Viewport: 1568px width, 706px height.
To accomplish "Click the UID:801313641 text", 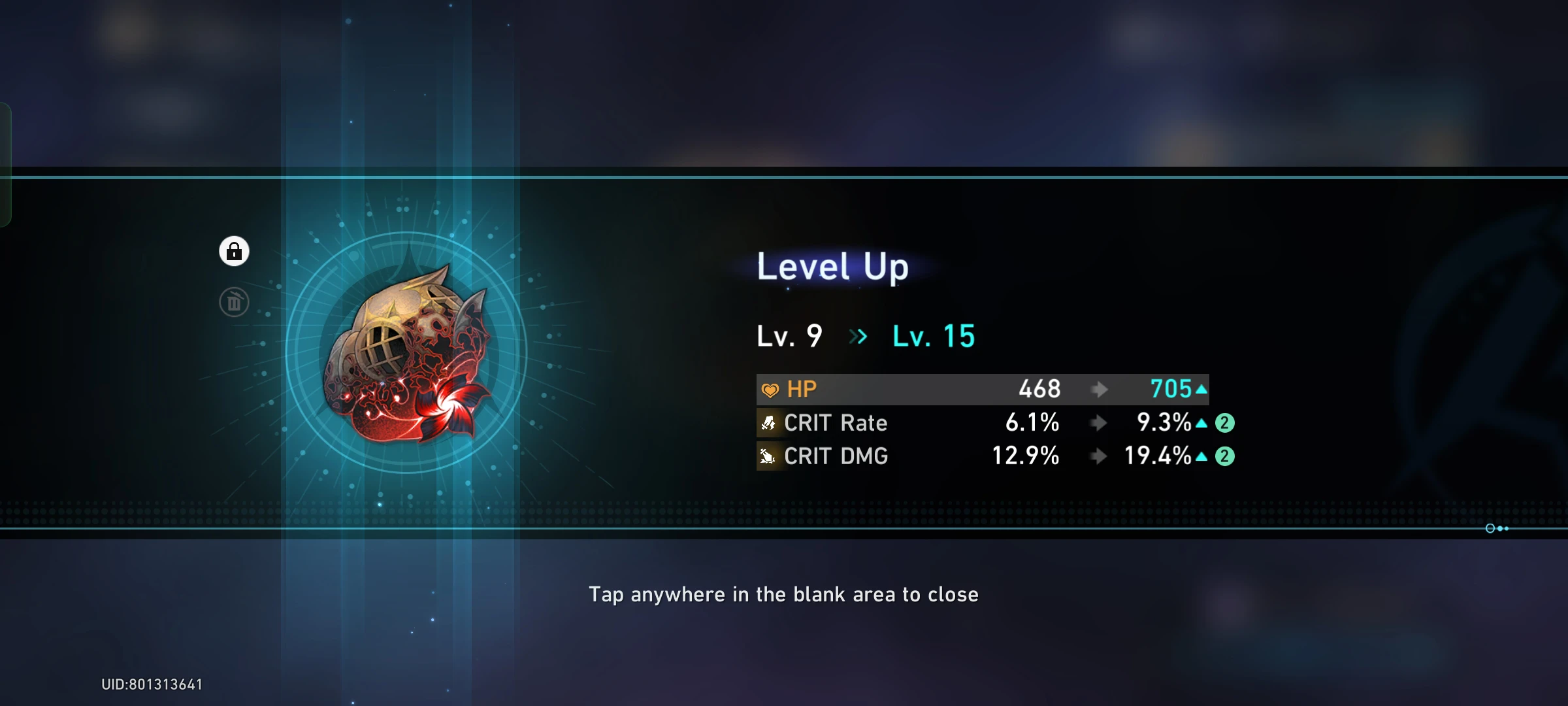I will [152, 684].
